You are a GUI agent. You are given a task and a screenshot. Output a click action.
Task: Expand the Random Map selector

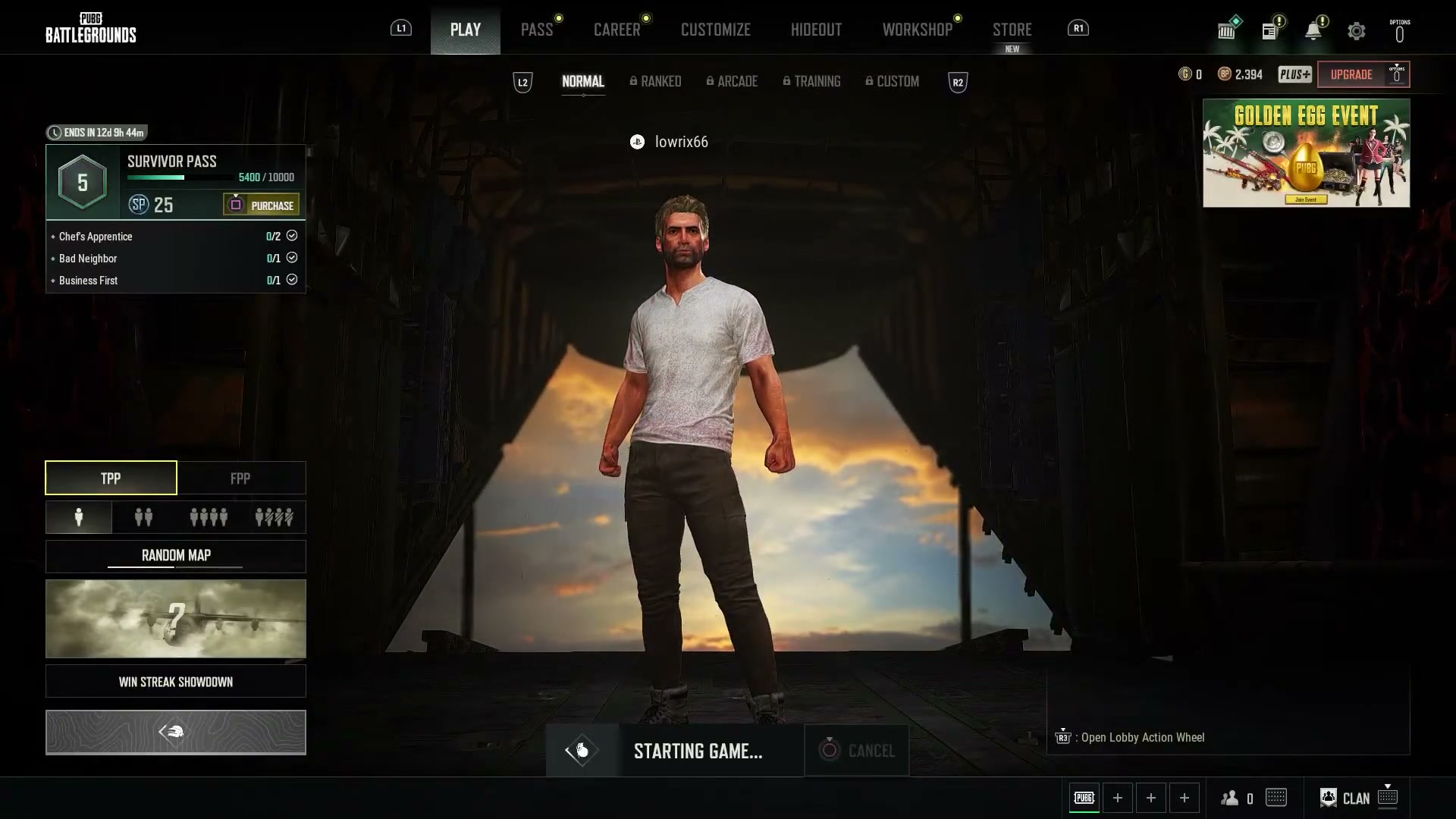coord(175,556)
